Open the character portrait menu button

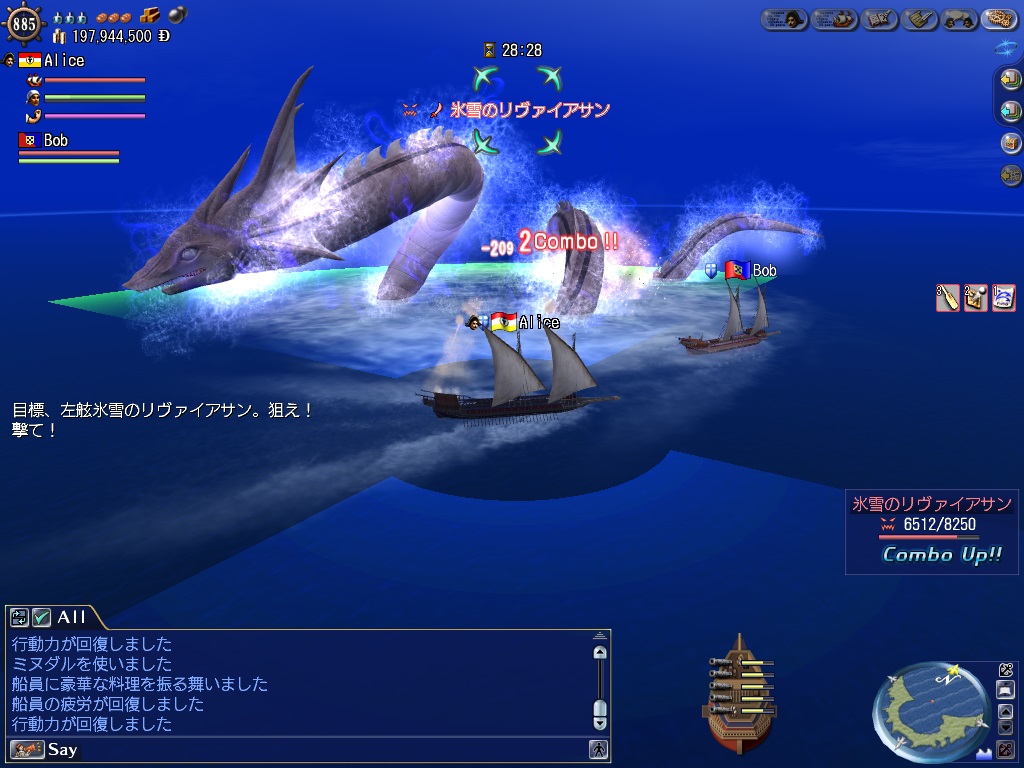(x=784, y=19)
